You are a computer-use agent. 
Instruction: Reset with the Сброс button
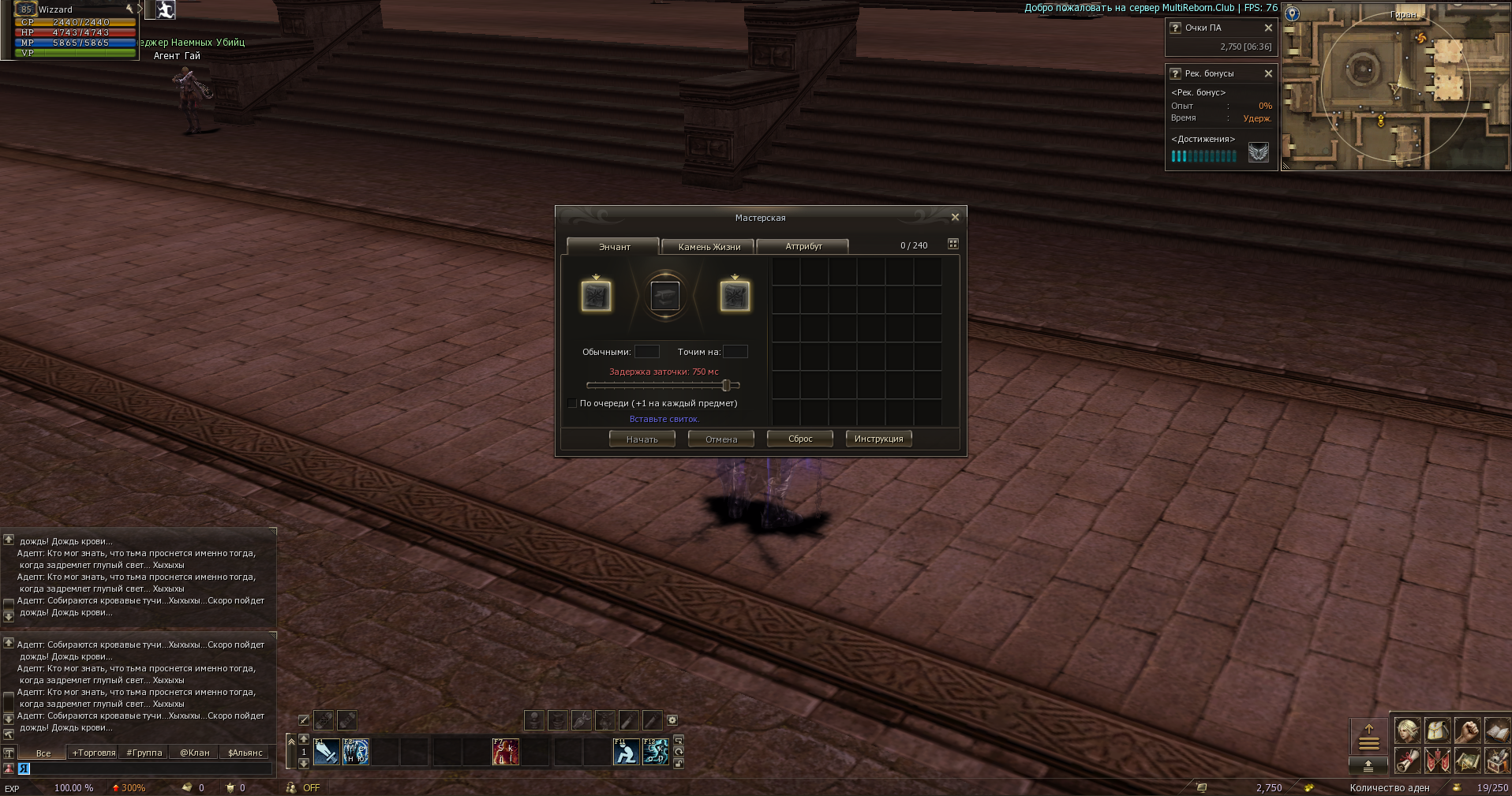pos(800,439)
